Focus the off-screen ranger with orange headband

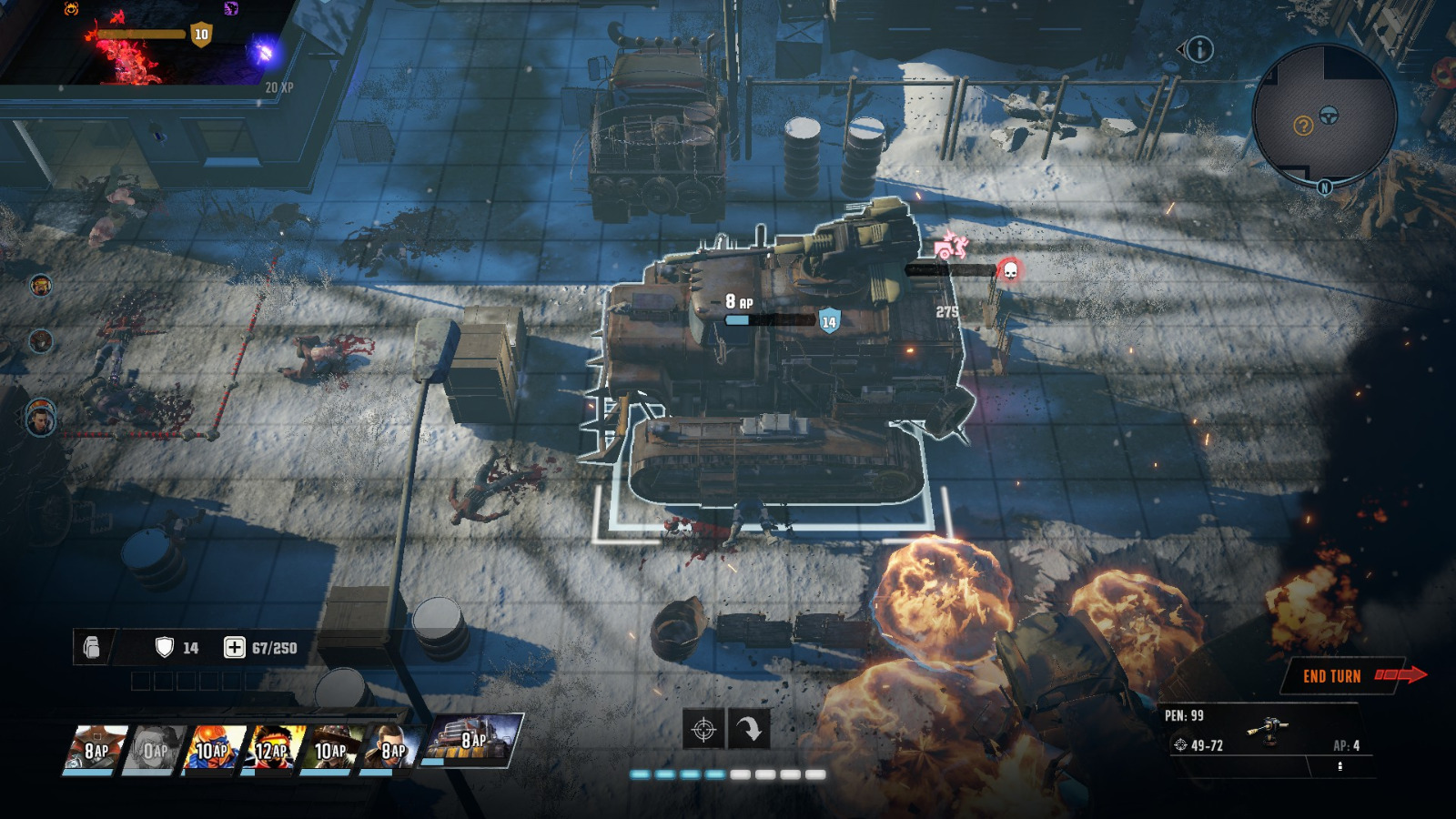40,286
